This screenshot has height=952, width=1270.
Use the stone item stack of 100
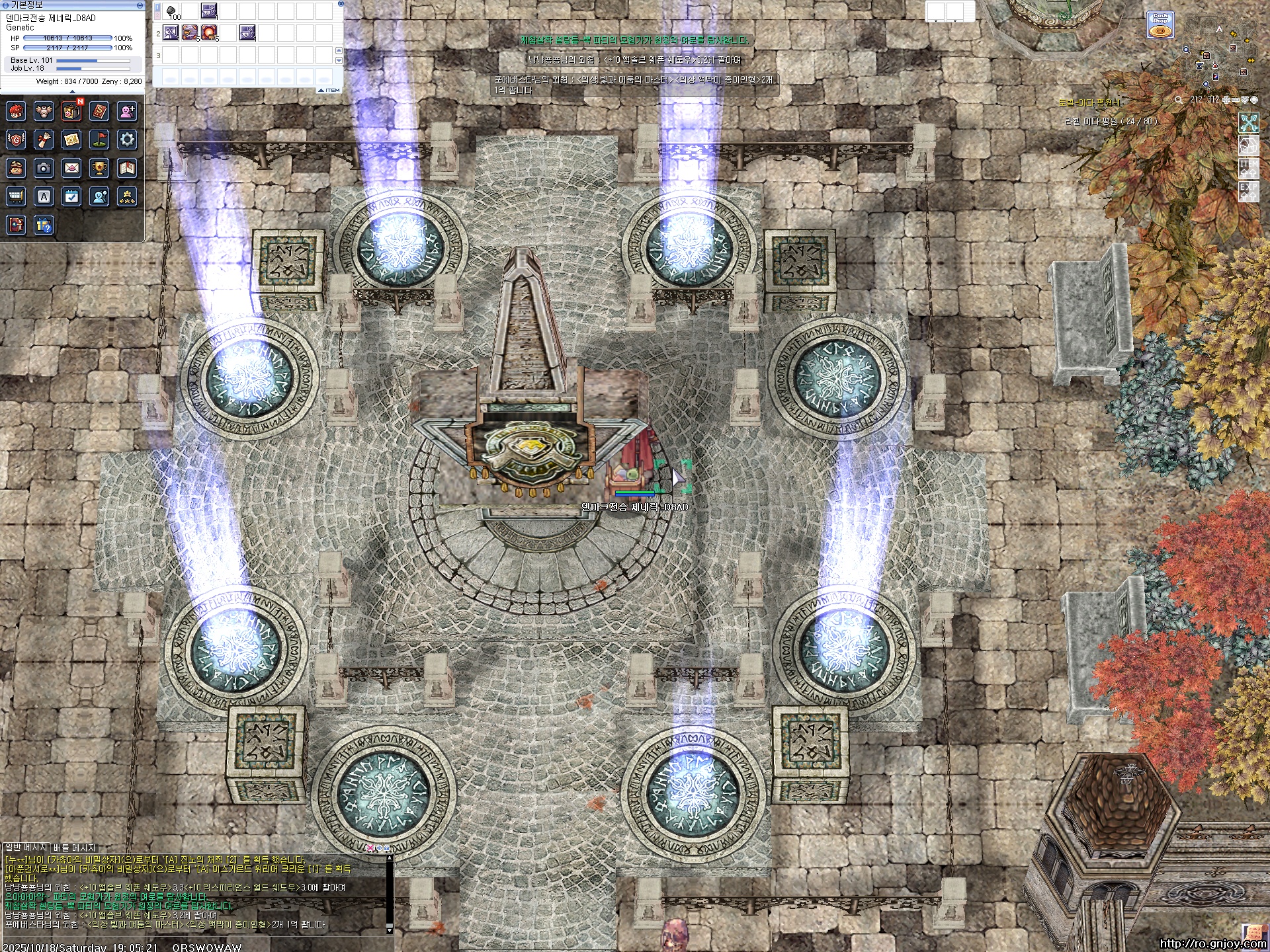pyautogui.click(x=172, y=11)
